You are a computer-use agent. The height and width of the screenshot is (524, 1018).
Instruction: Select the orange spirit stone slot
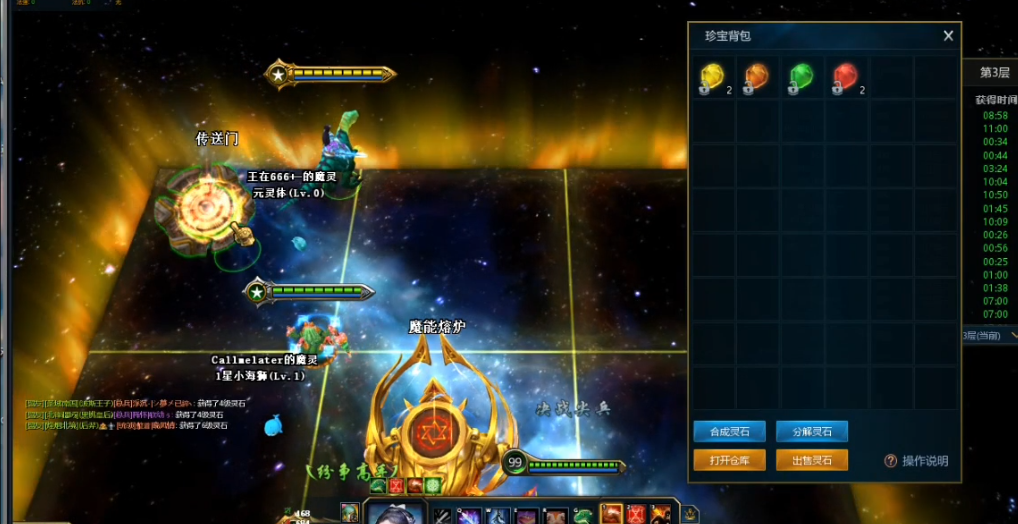757,78
